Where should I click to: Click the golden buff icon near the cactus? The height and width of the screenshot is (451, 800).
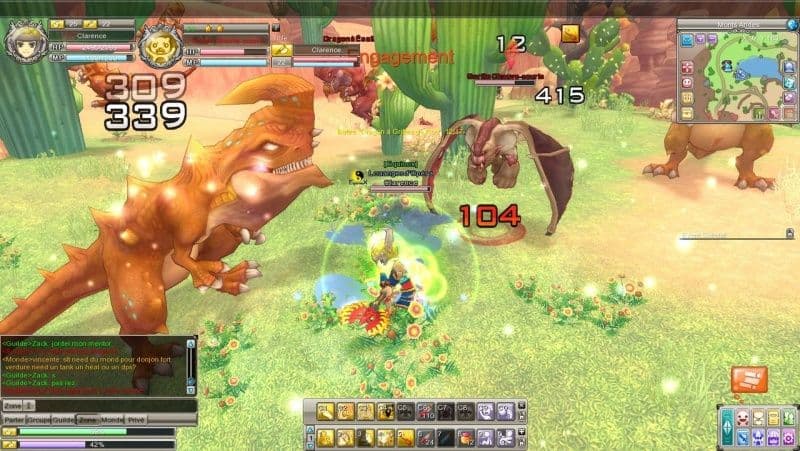click(x=570, y=35)
